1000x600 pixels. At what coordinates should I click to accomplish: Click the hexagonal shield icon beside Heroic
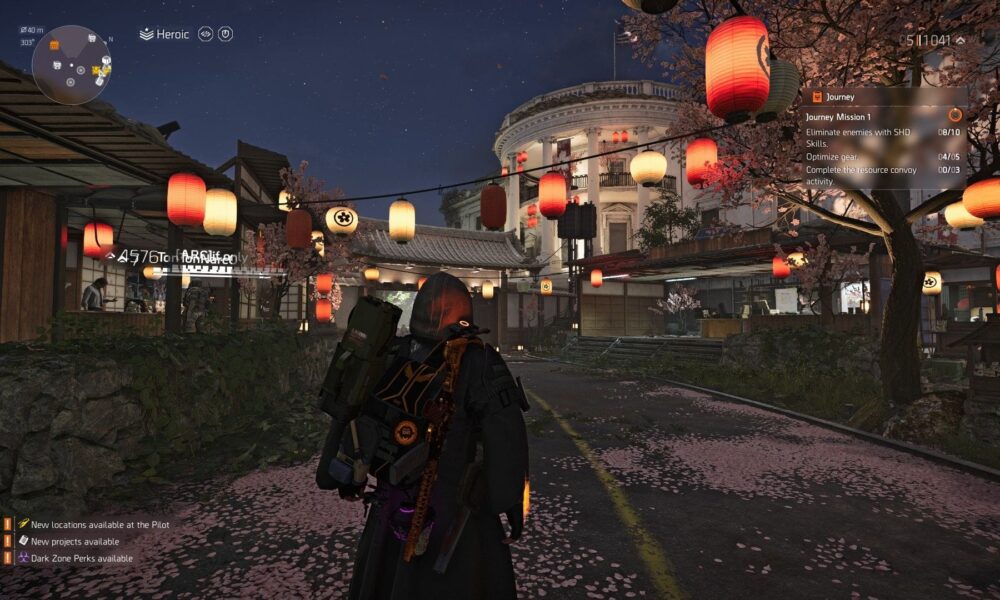coord(226,34)
